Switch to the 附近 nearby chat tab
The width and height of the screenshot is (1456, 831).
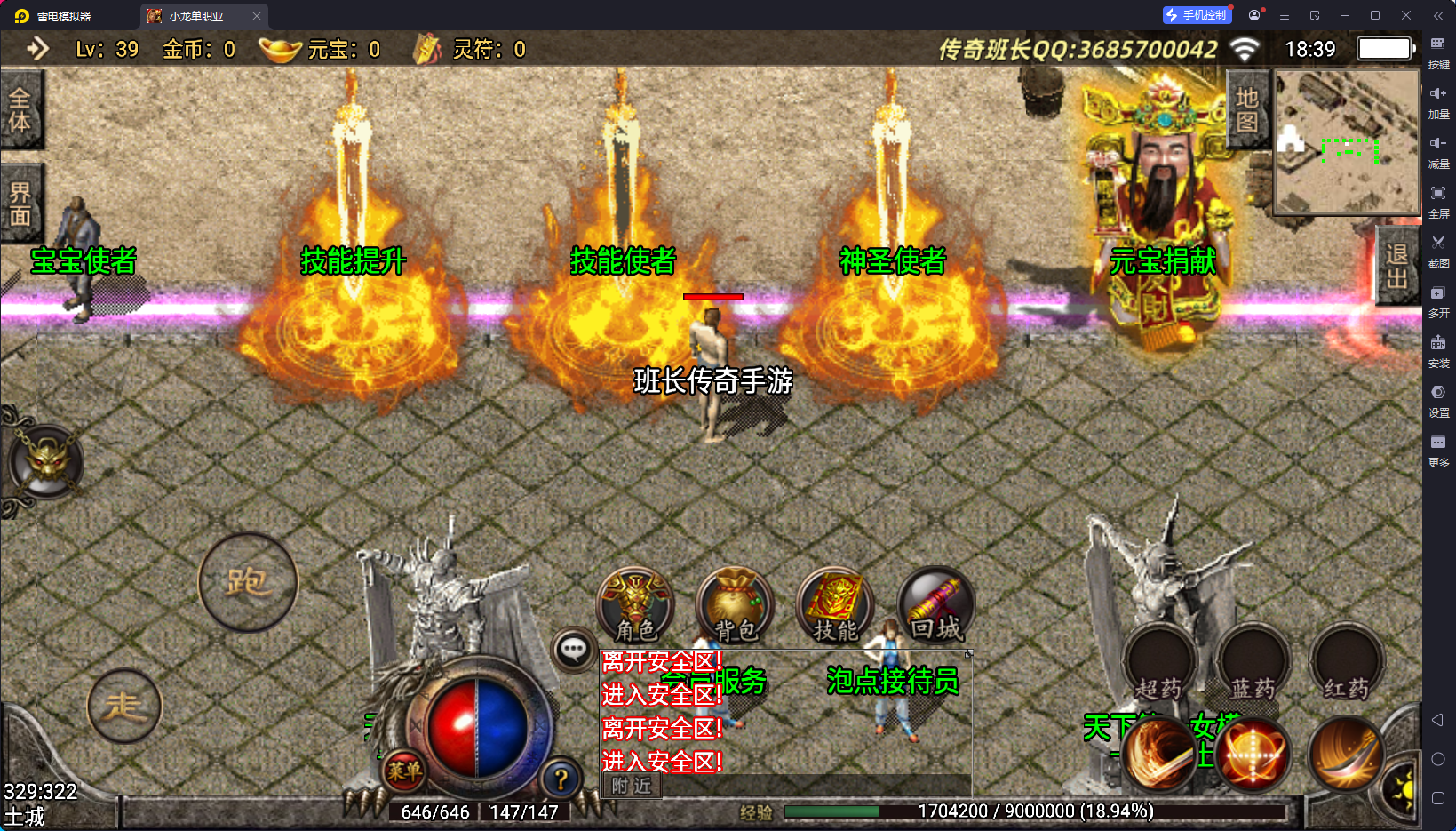pyautogui.click(x=632, y=786)
